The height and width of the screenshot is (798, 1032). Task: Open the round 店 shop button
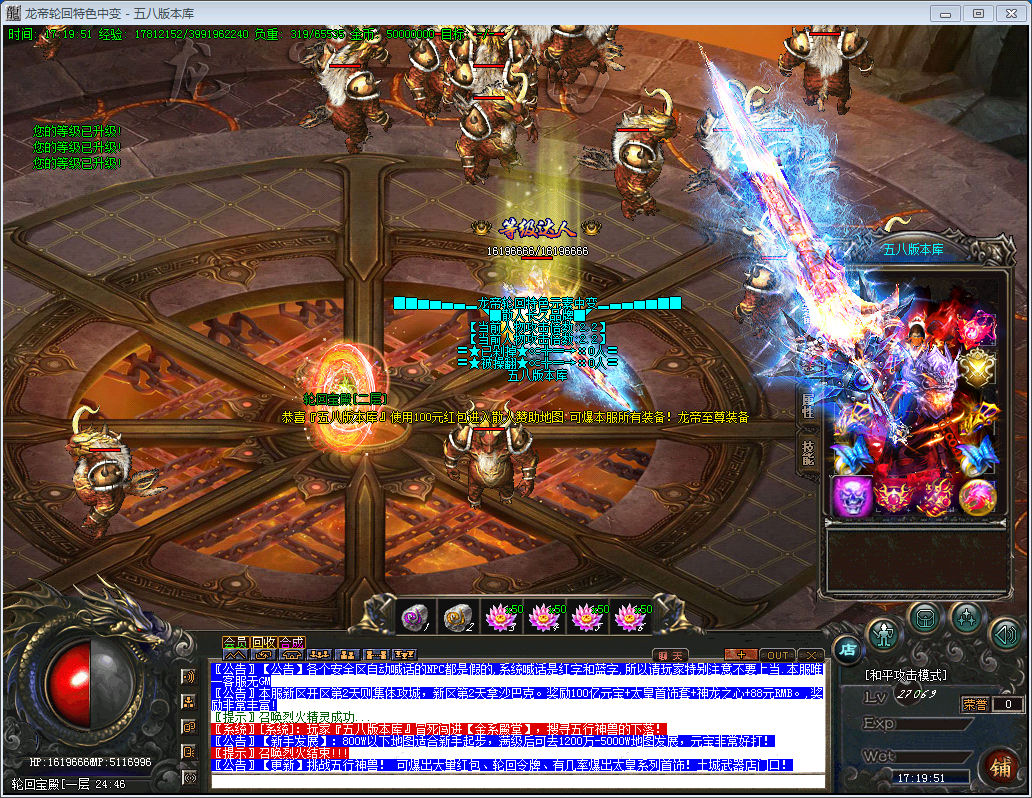coord(846,650)
